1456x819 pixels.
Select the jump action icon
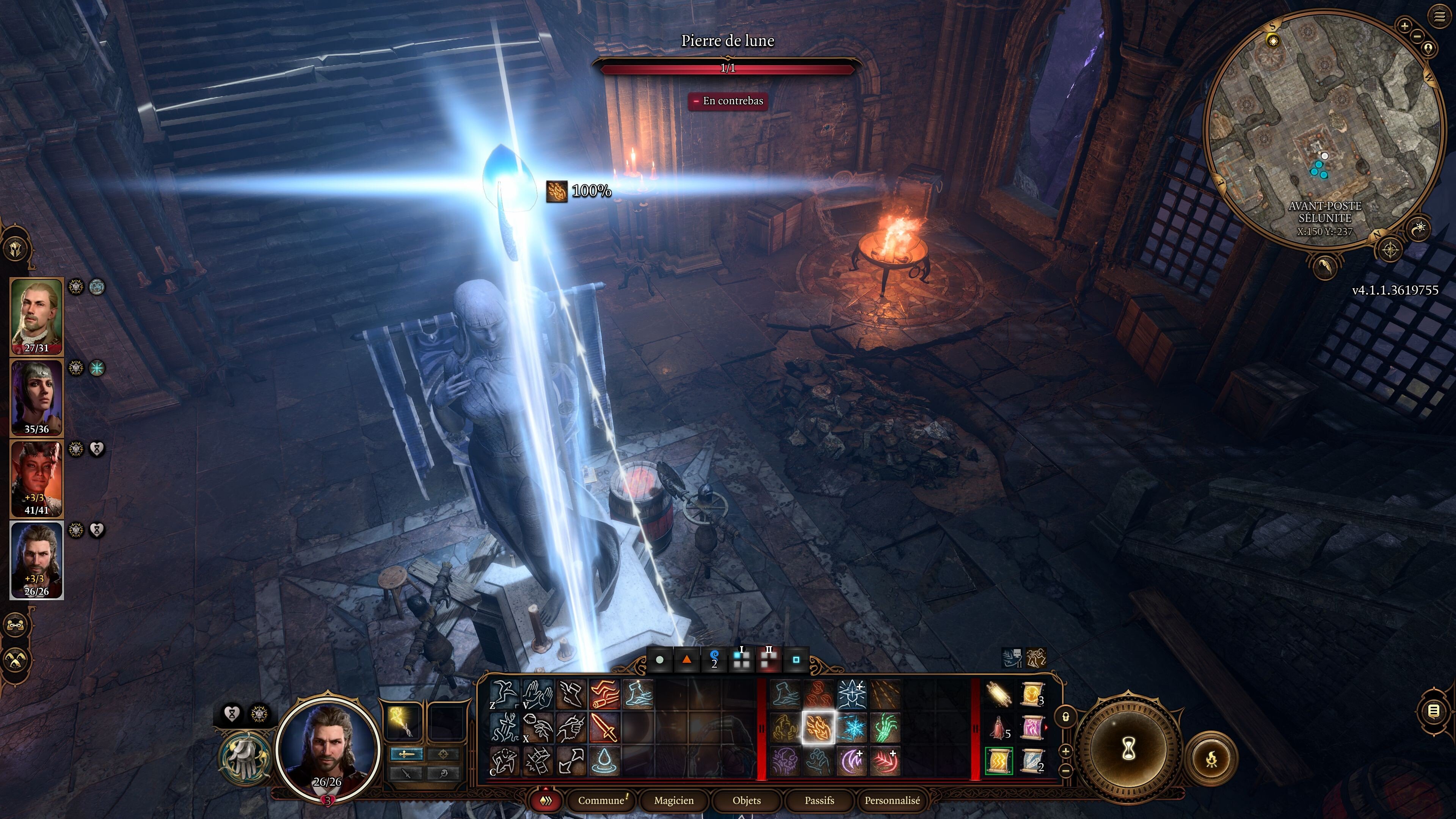tap(504, 694)
